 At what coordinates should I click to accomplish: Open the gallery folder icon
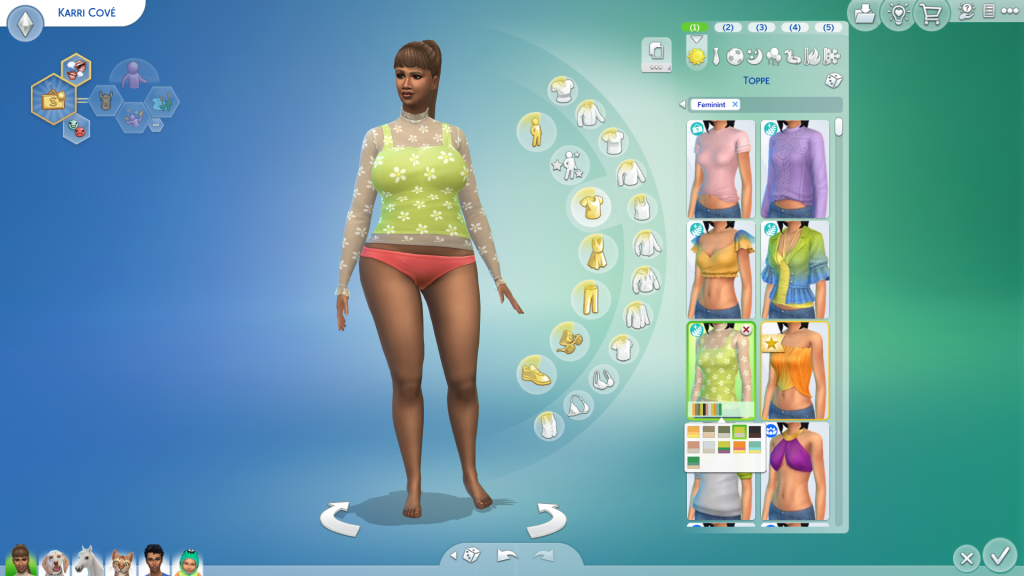pyautogui.click(x=864, y=14)
